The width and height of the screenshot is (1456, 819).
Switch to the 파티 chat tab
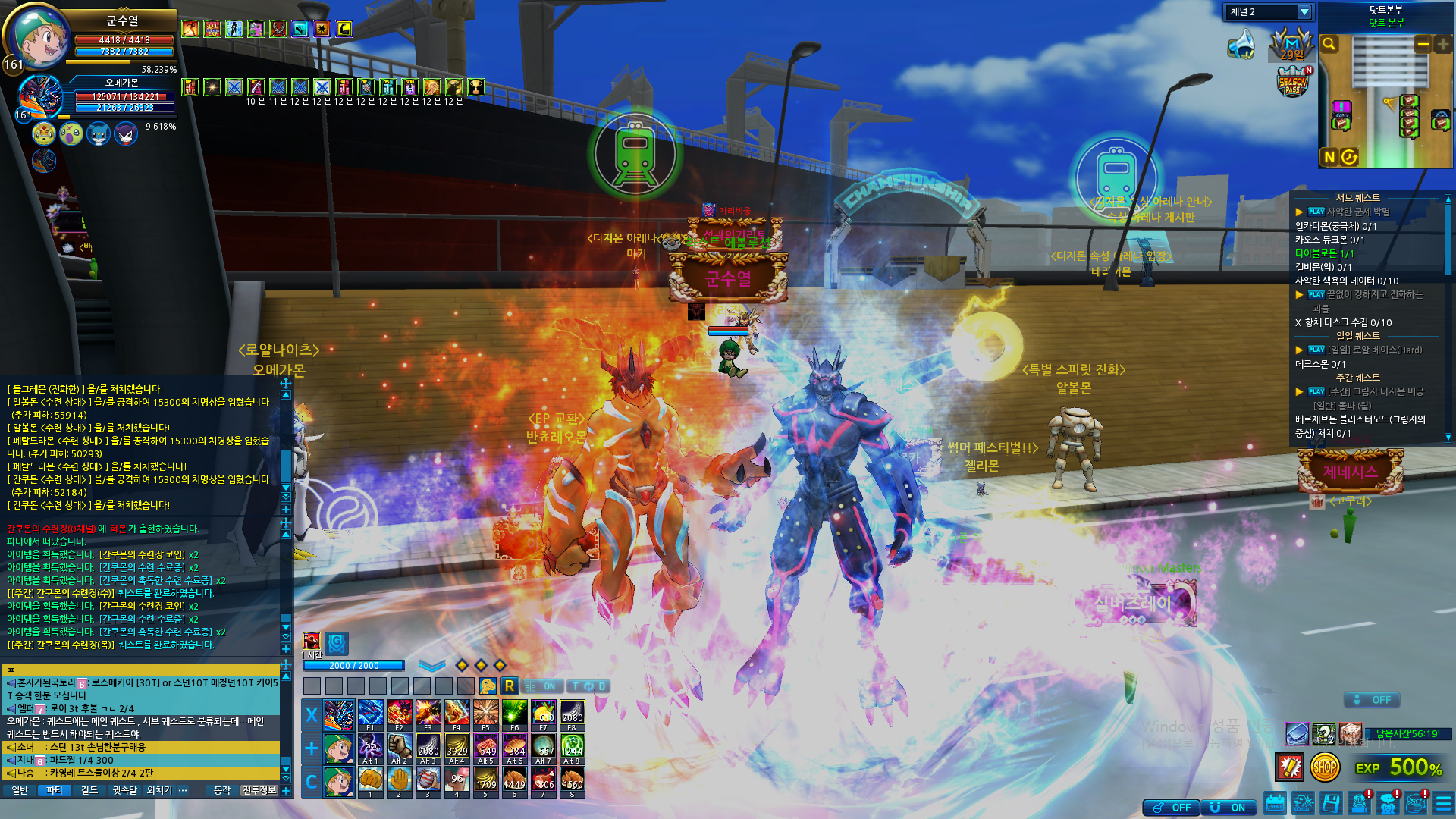[54, 790]
